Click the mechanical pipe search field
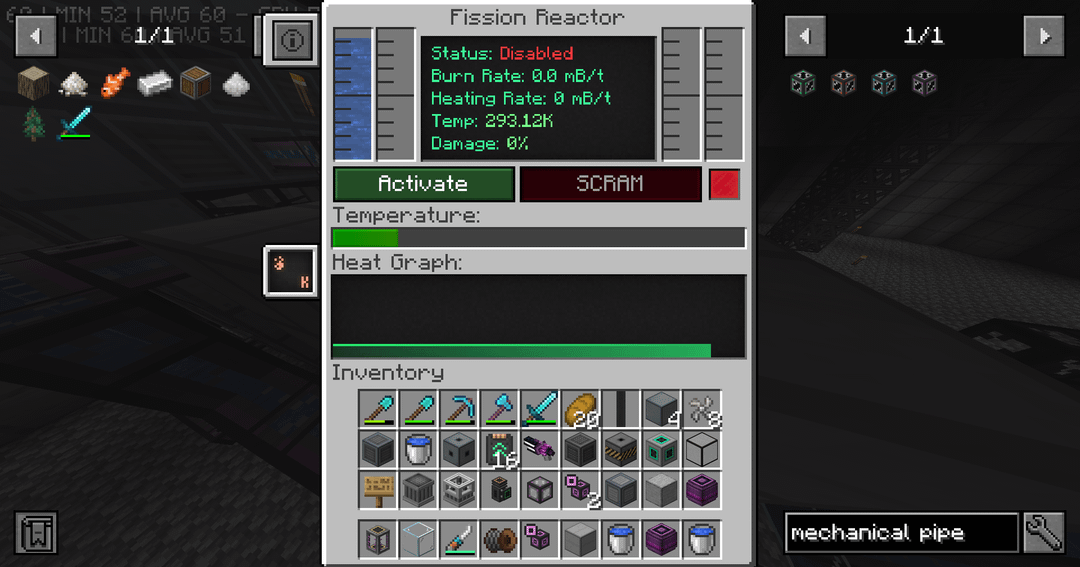 pyautogui.click(x=900, y=533)
